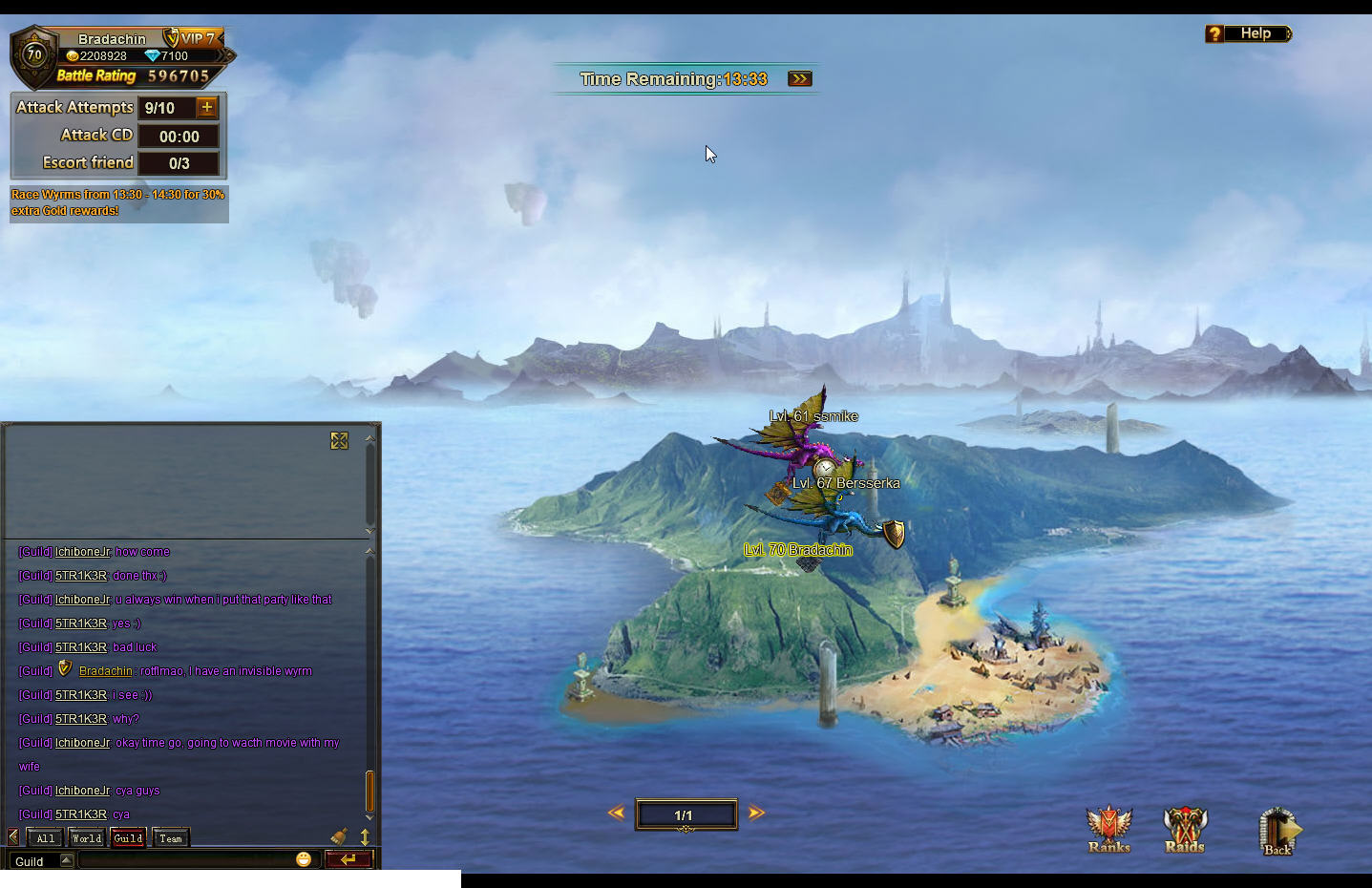Send the chat message with enter button
Screen dimensions: 1372x888
tap(348, 859)
